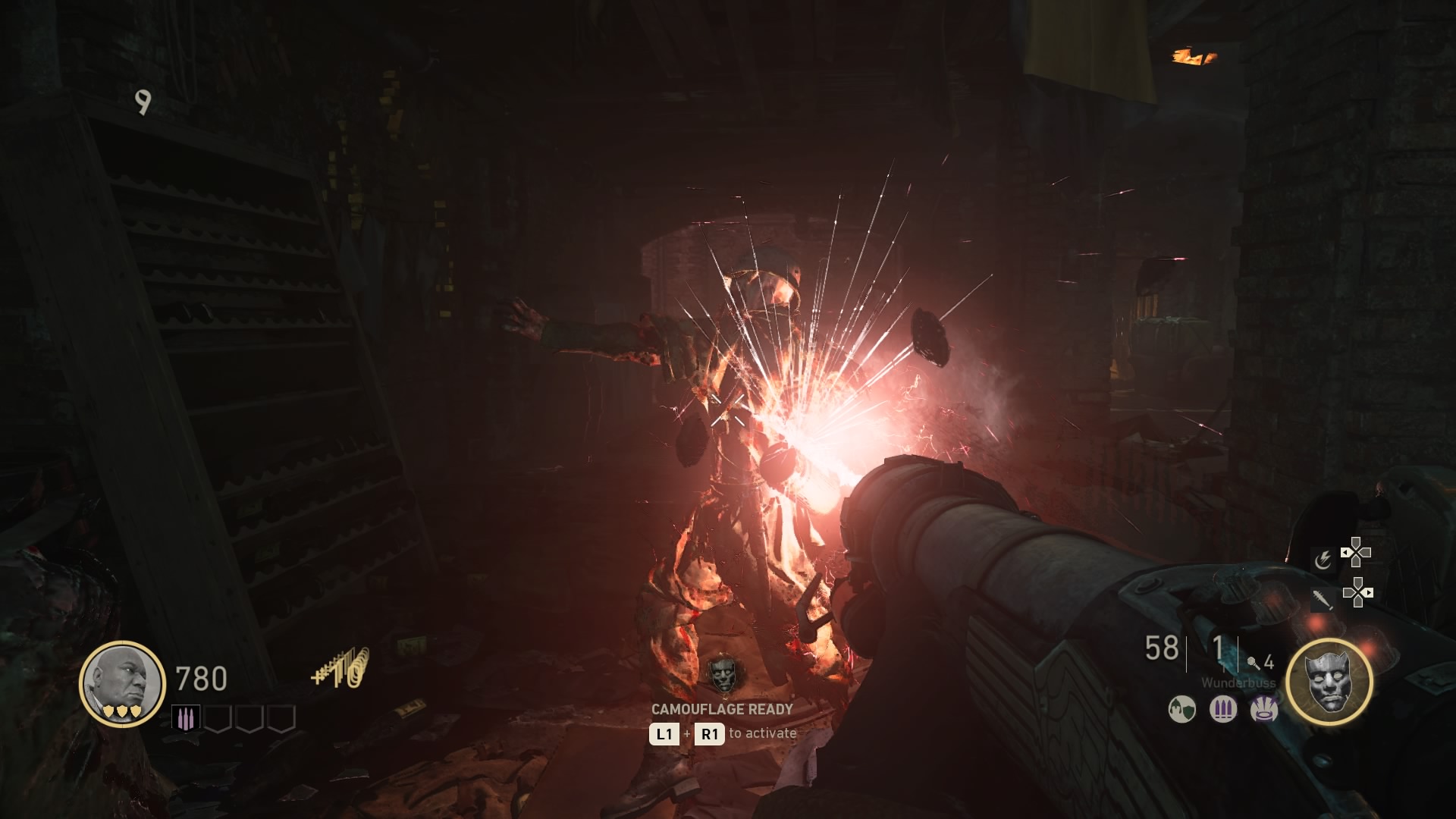The height and width of the screenshot is (819, 1456).
Task: Click the small mask above Camouflage Ready
Action: [x=722, y=674]
